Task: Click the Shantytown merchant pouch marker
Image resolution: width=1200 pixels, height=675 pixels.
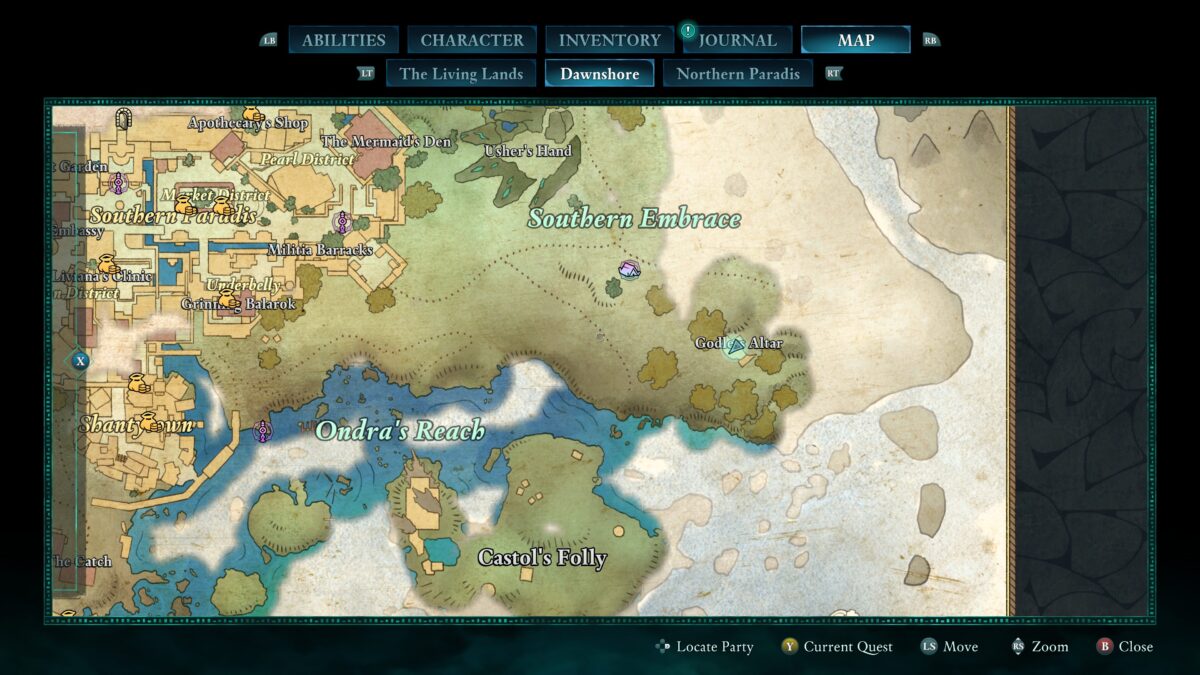Action: [150, 422]
